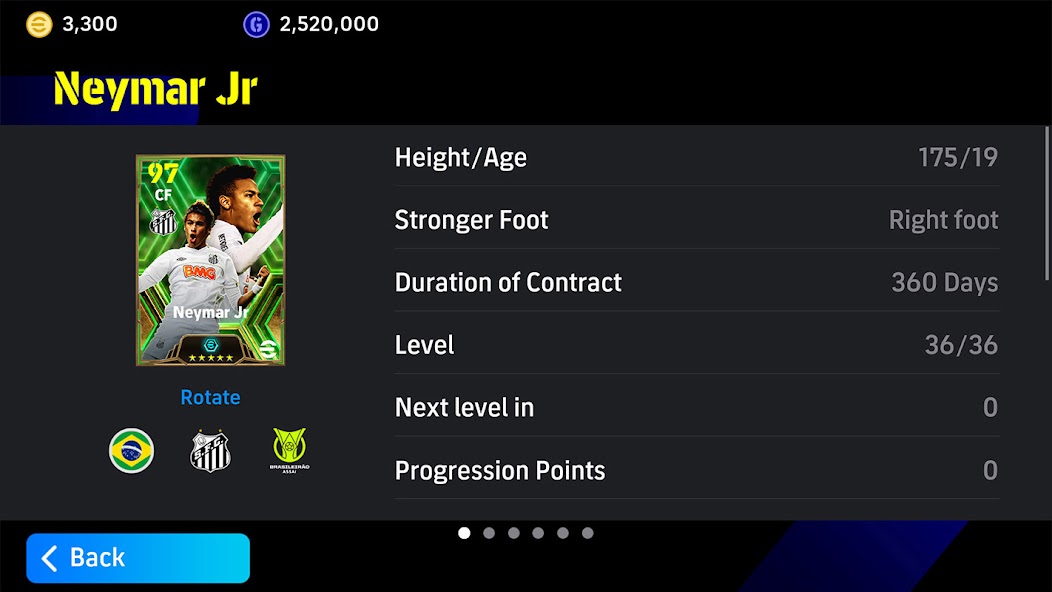Go back using the Back button
Image resolution: width=1052 pixels, height=592 pixels.
(137, 557)
